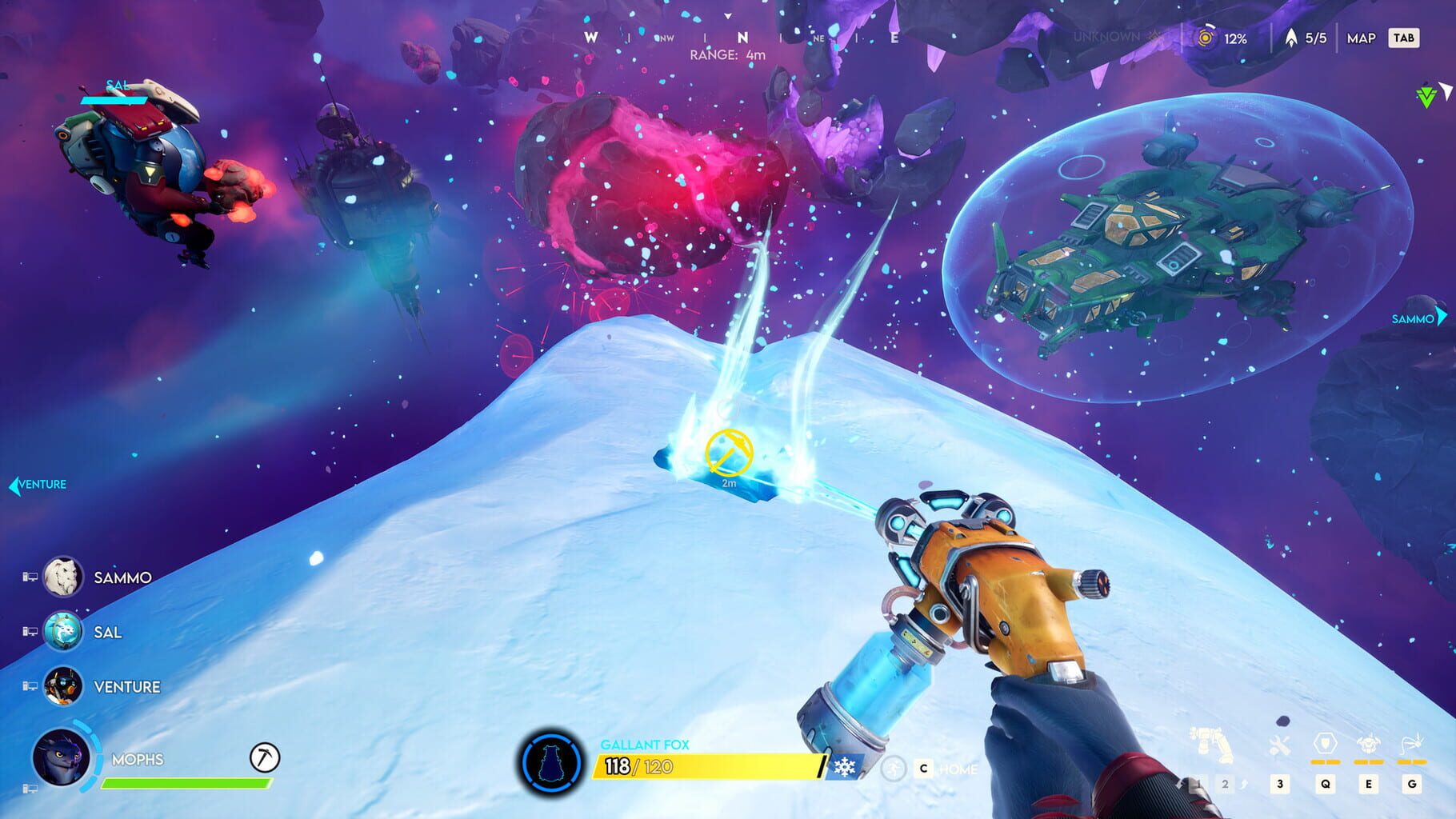Toggle VENTURE's monitor status icon

point(32,686)
